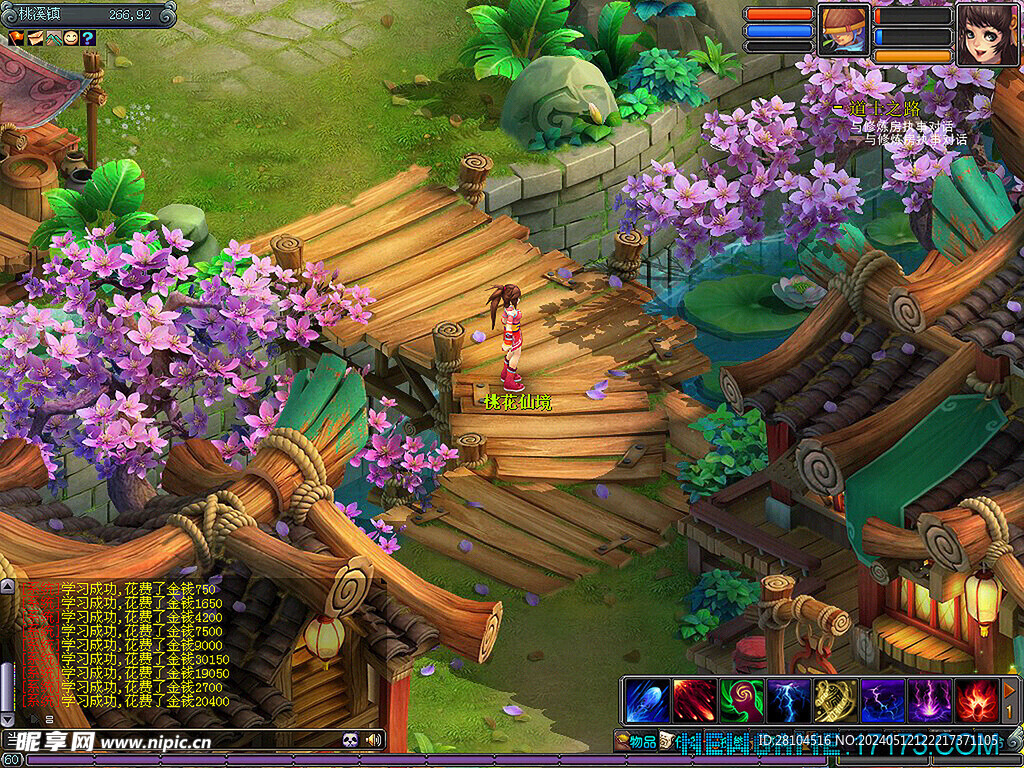1024x768 pixels.
Task: Open help with the question mark icon
Action: pyautogui.click(x=88, y=38)
